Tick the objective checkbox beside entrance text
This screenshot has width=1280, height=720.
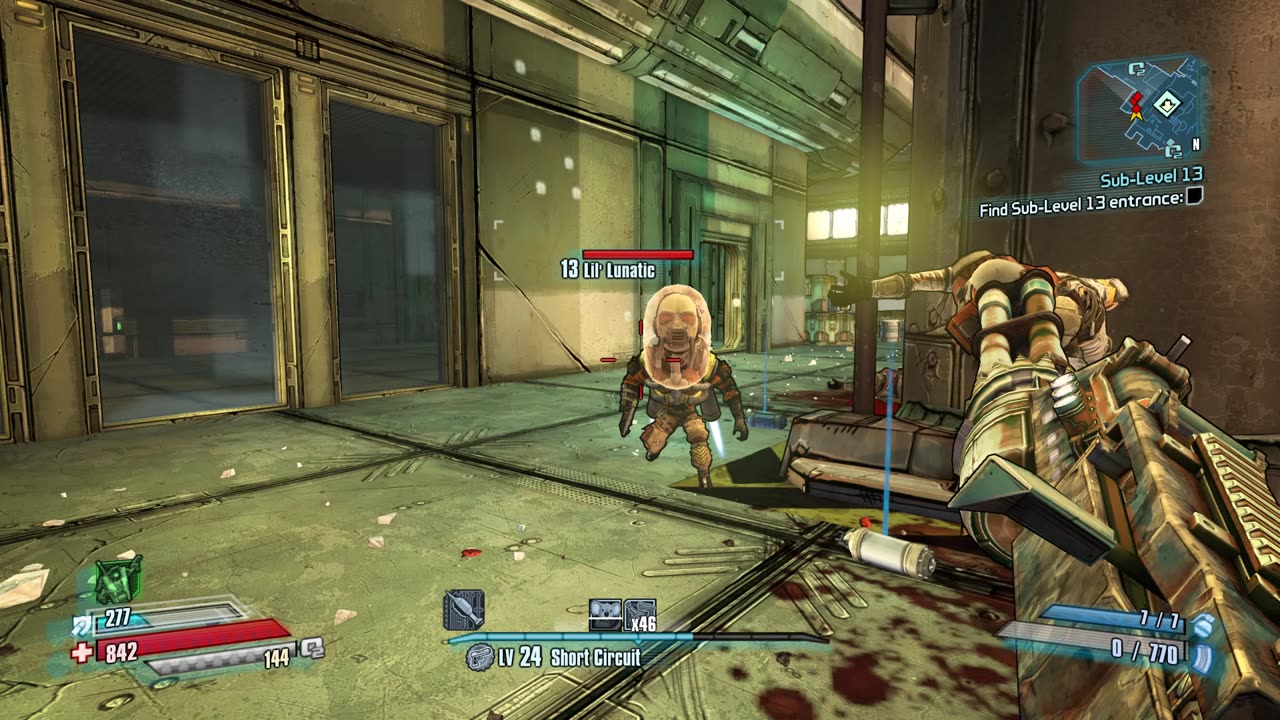pos(1193,197)
